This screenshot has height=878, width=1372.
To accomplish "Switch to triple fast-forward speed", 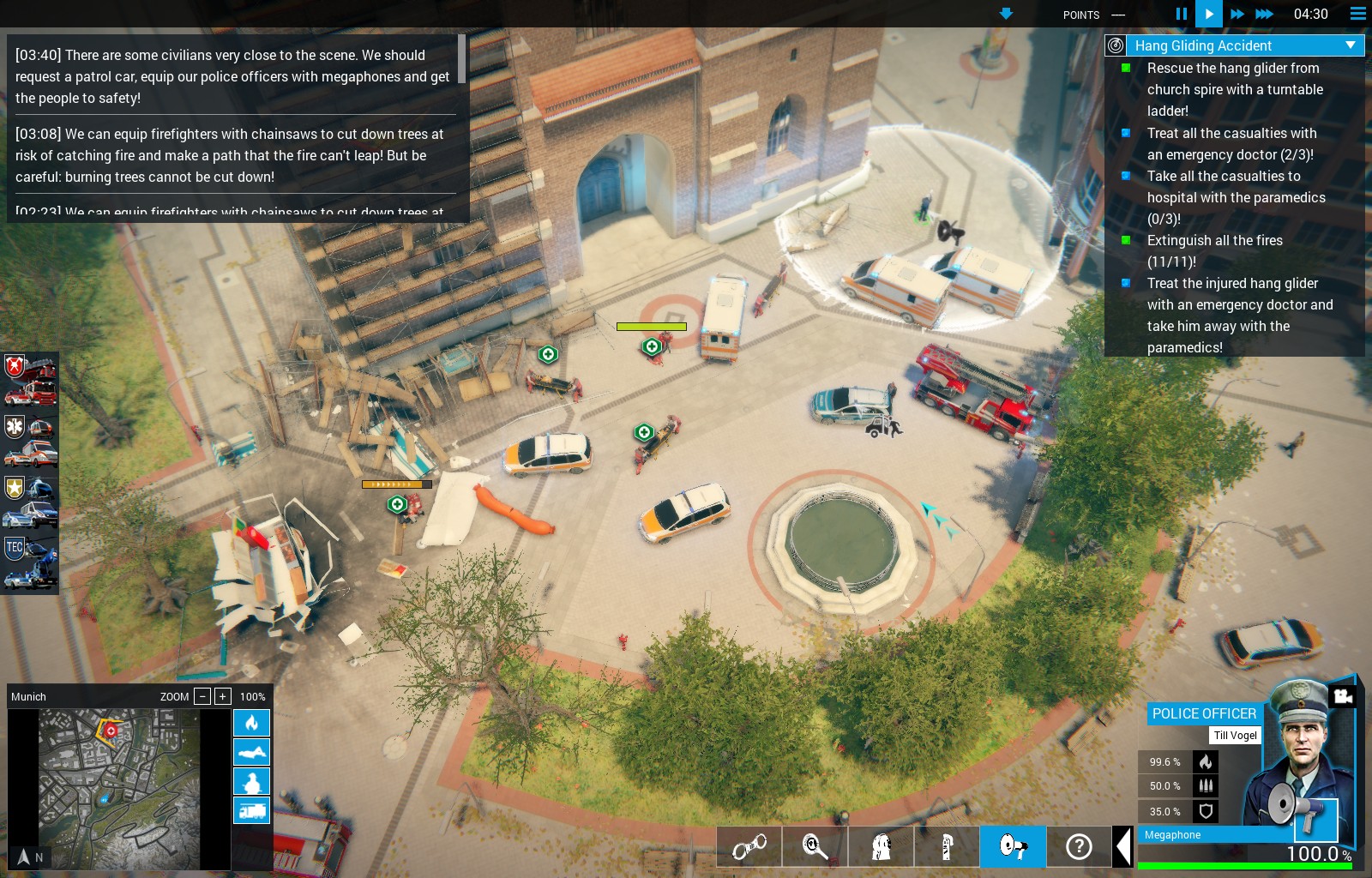I will tap(1264, 14).
